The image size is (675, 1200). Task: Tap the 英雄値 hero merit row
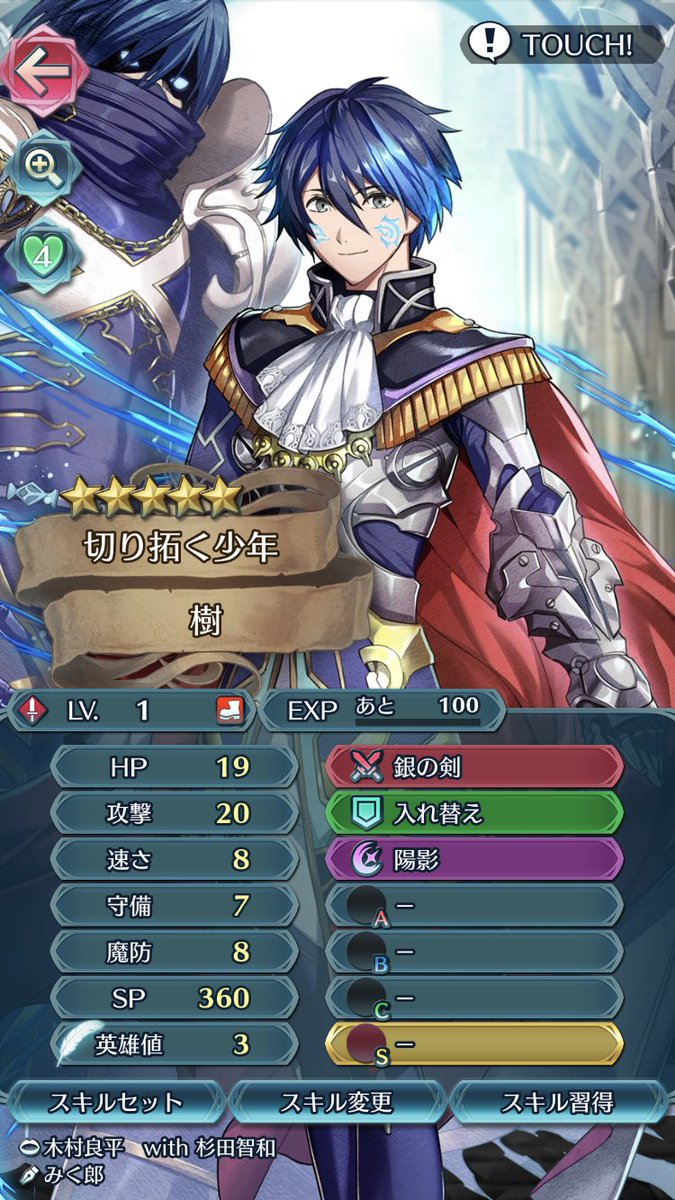(173, 1044)
